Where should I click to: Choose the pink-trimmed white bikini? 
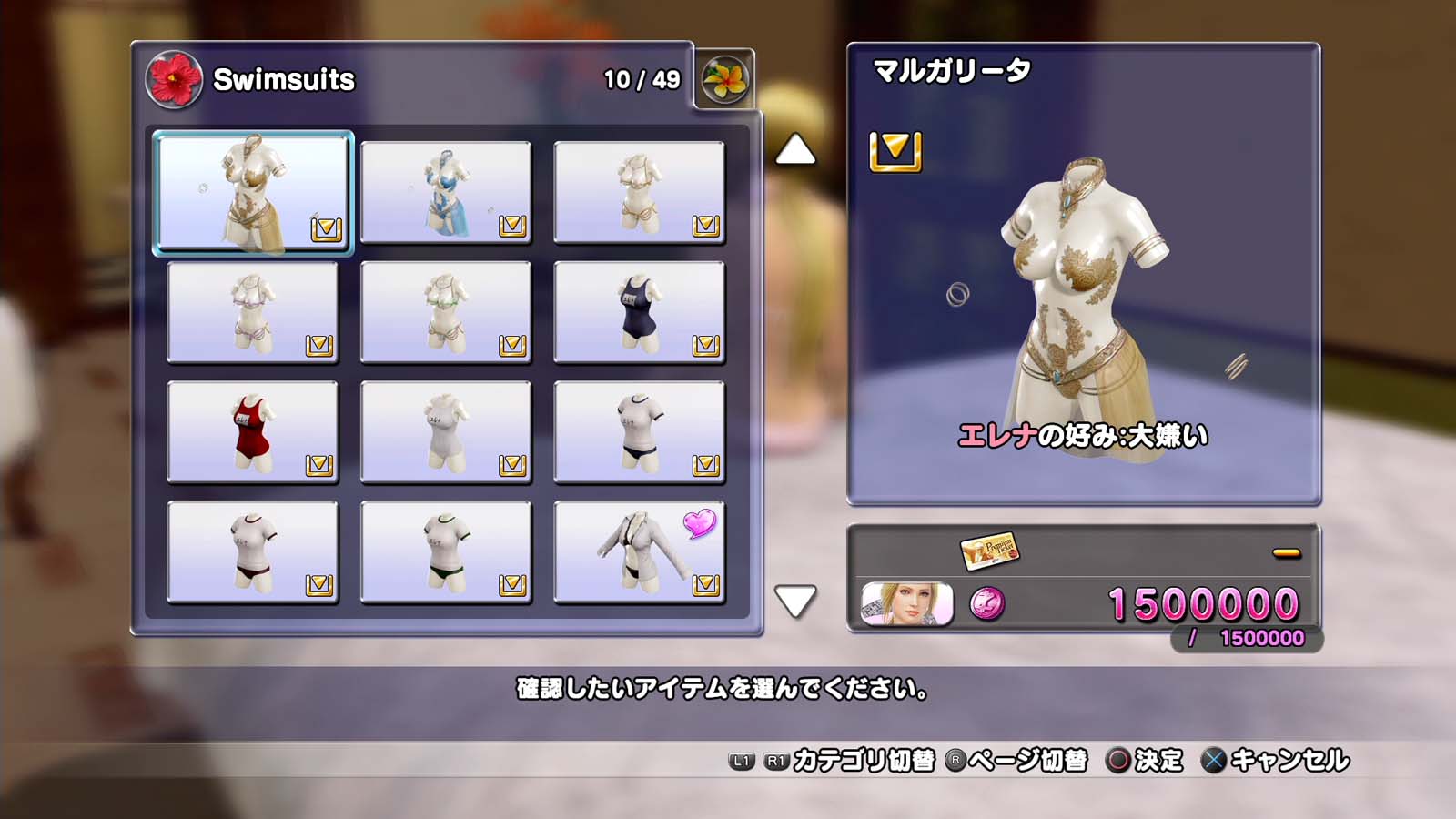253,312
